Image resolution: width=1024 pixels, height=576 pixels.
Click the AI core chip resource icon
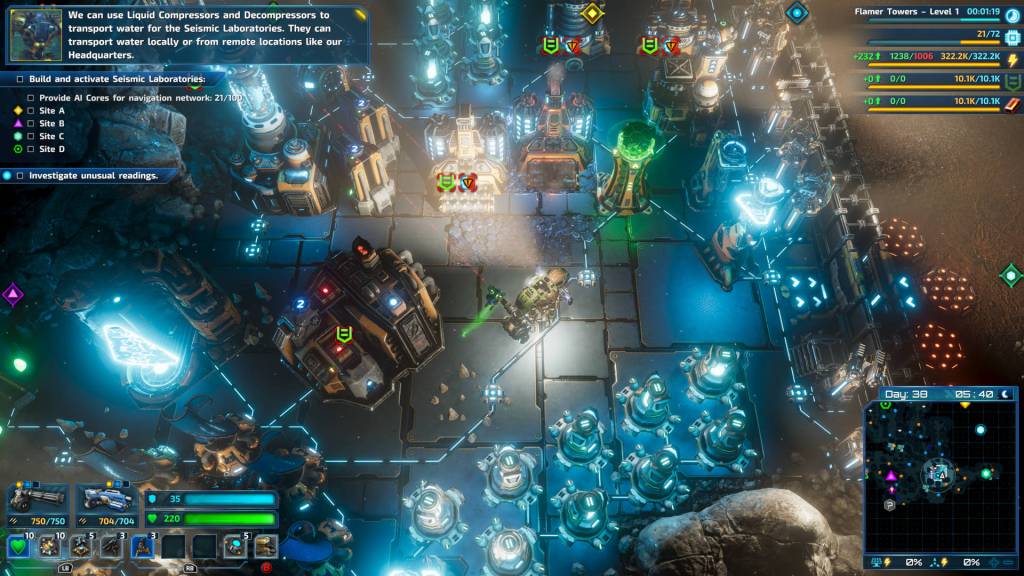click(x=1011, y=35)
